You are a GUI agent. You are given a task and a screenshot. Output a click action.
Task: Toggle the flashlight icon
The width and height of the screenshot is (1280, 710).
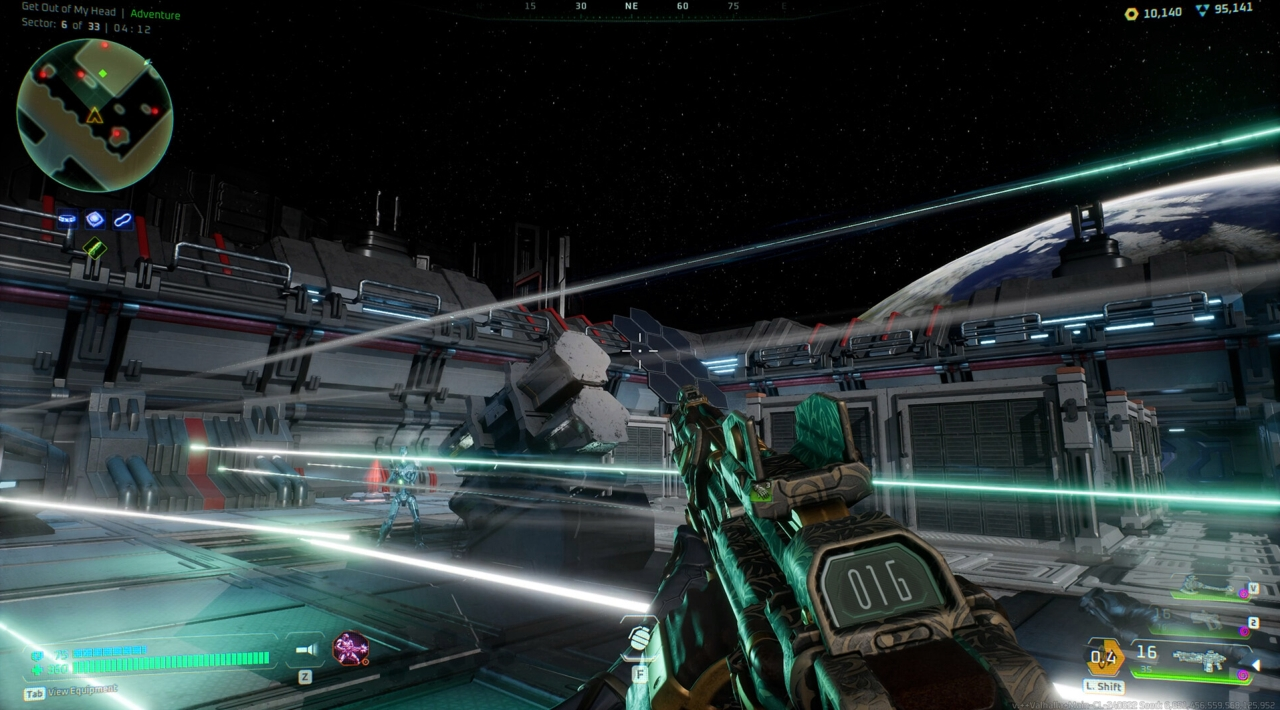pos(305,650)
